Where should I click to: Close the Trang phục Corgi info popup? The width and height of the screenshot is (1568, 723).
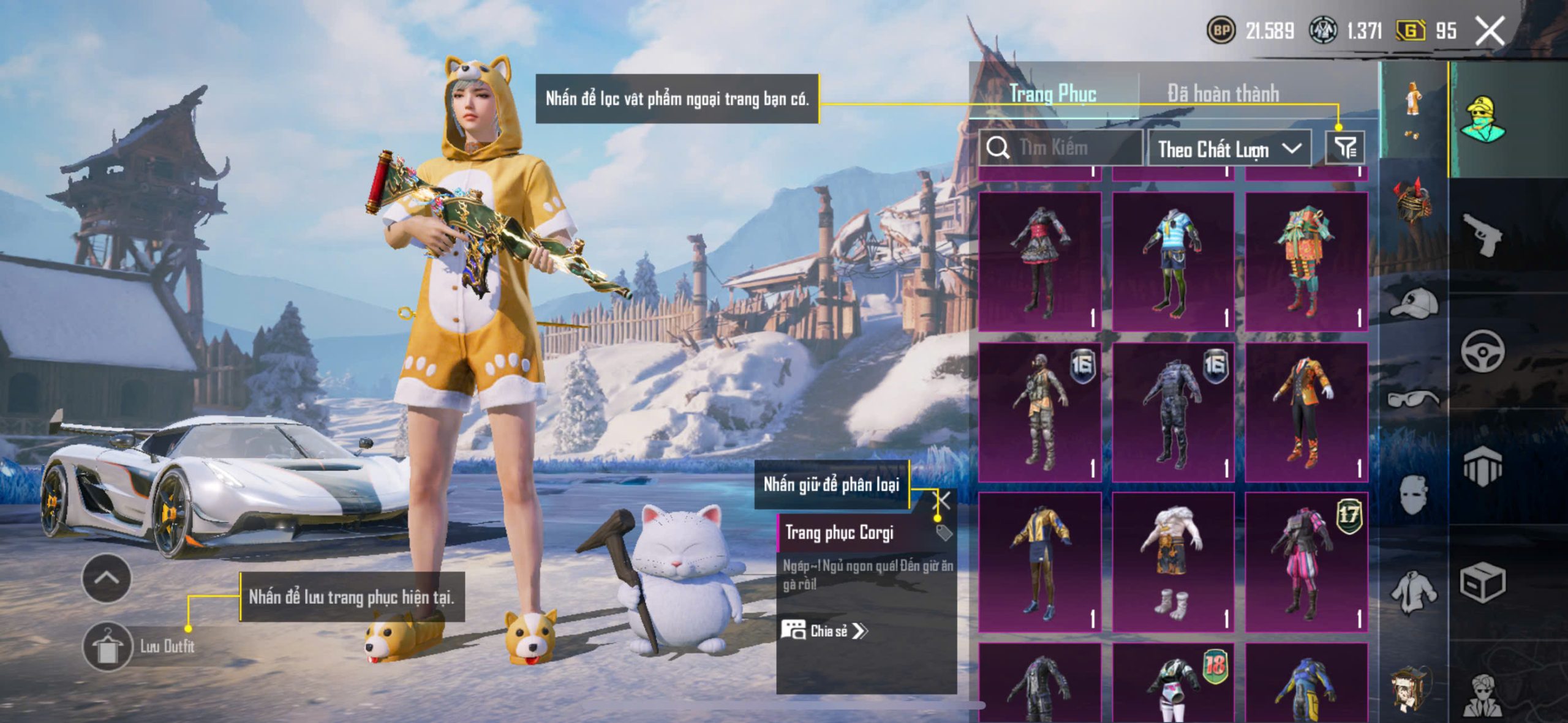[944, 501]
